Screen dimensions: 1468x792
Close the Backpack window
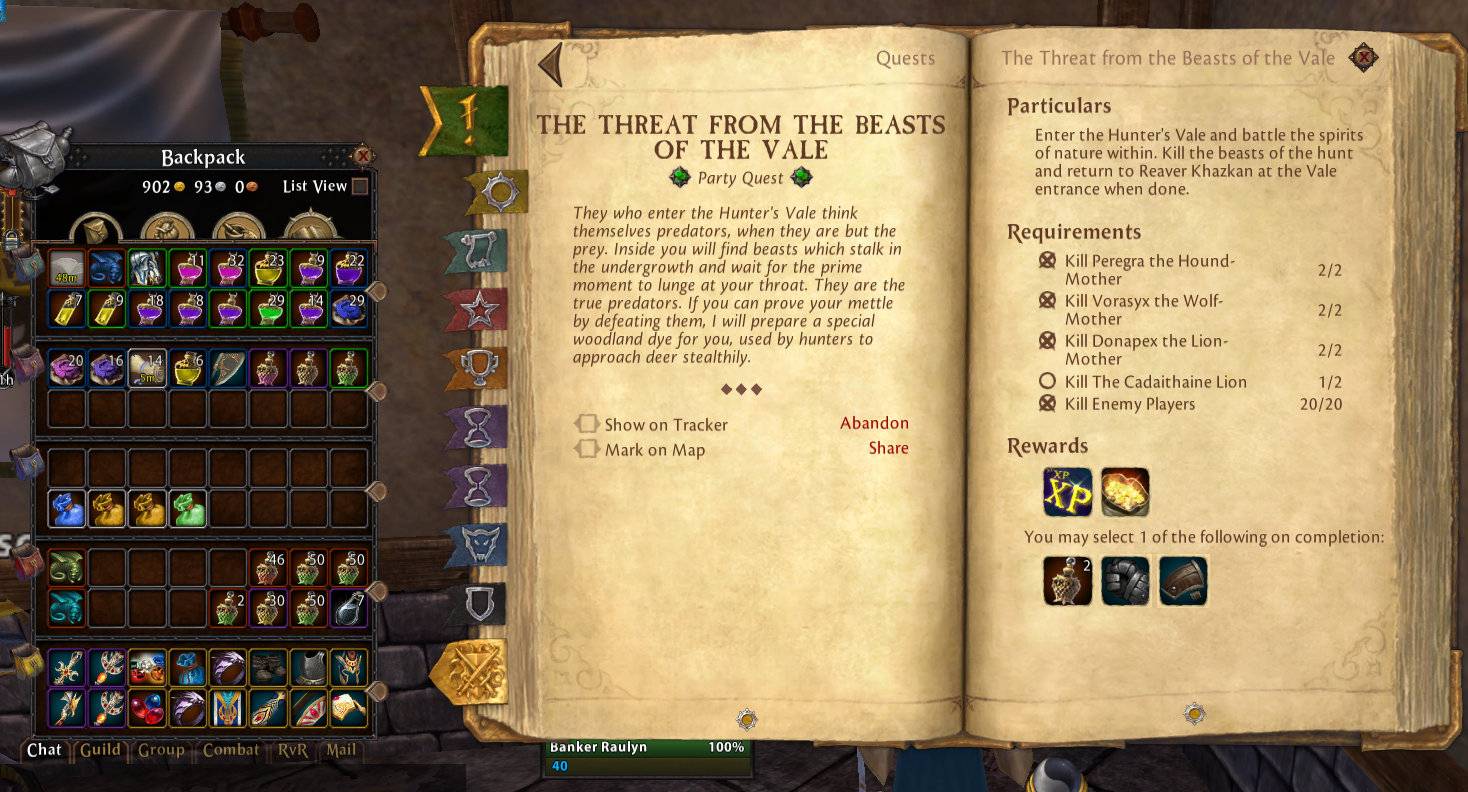click(x=363, y=156)
